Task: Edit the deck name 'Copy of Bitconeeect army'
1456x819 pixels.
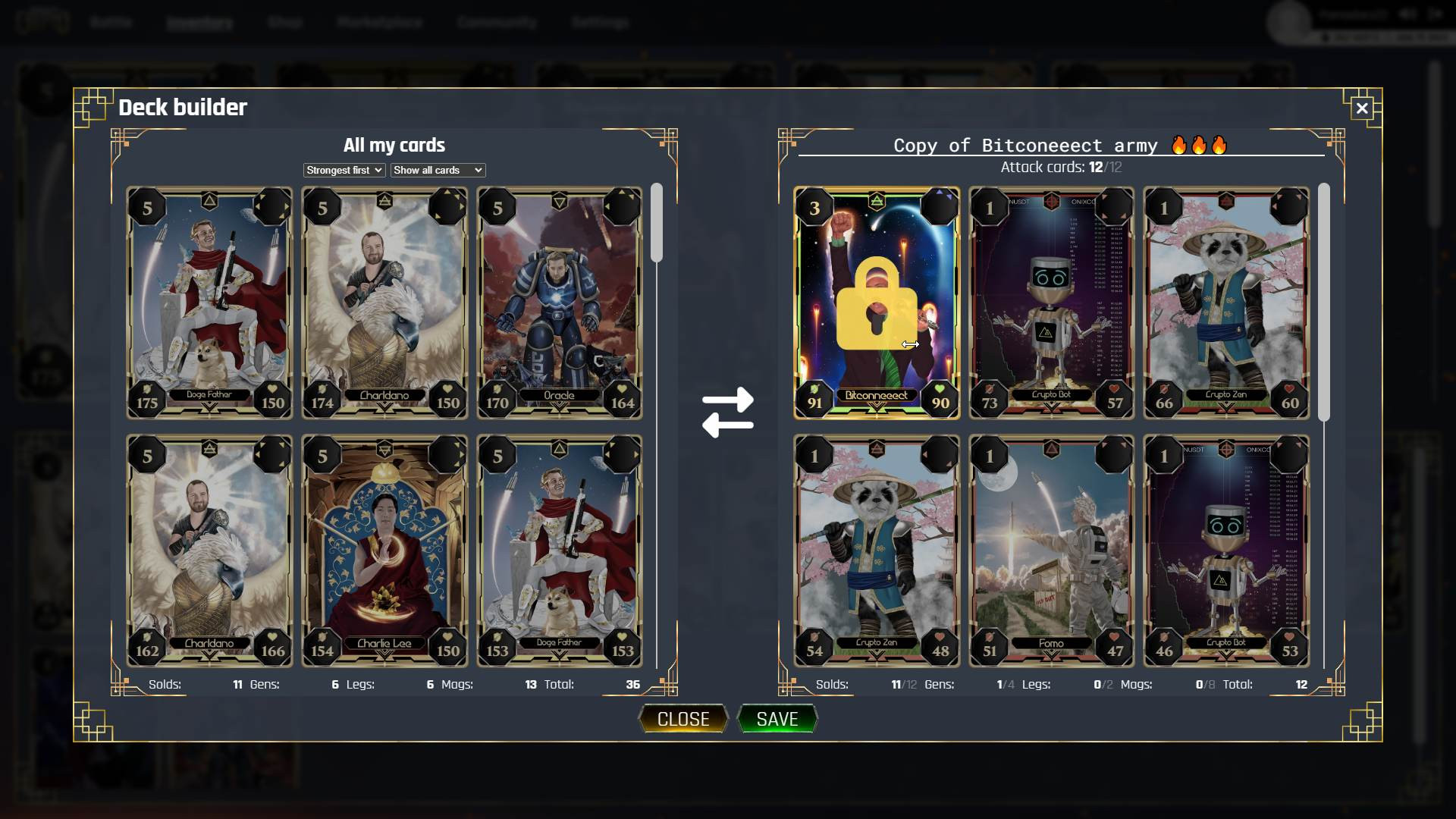Action: click(1025, 146)
